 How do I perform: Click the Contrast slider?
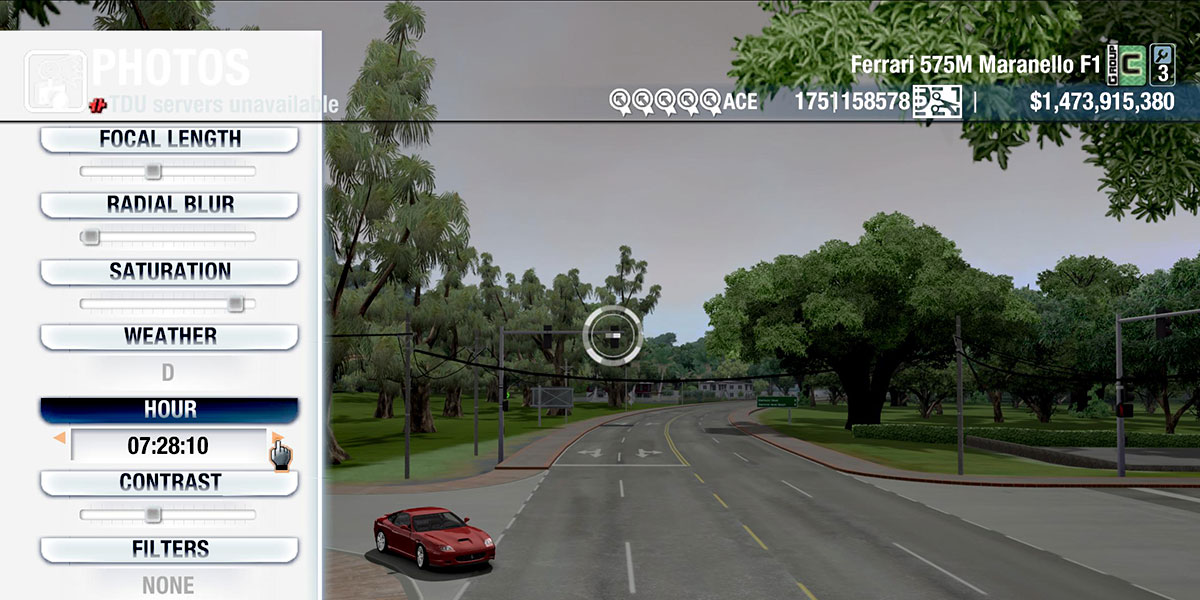pos(168,515)
